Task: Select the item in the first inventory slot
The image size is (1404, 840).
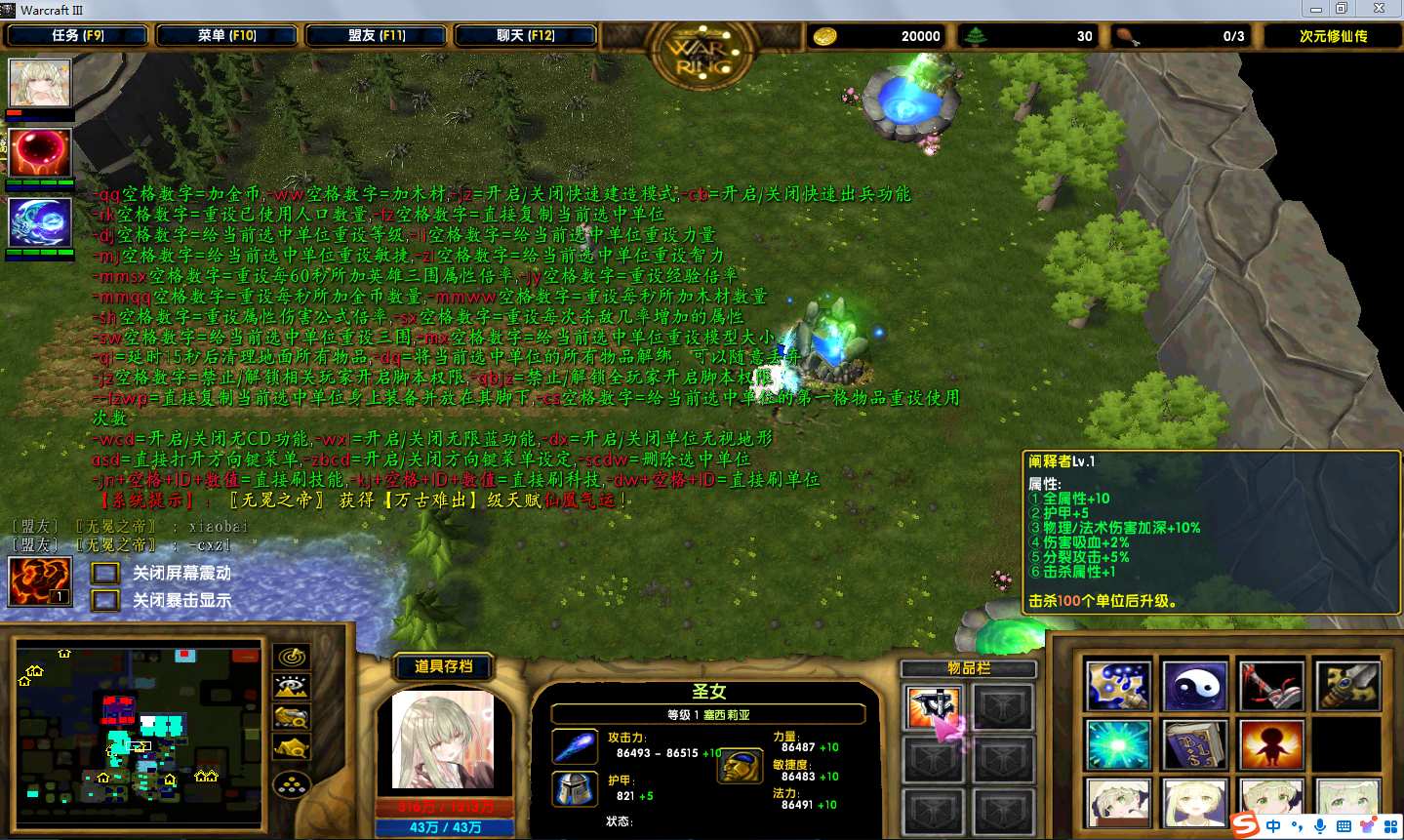Action: pos(933,707)
